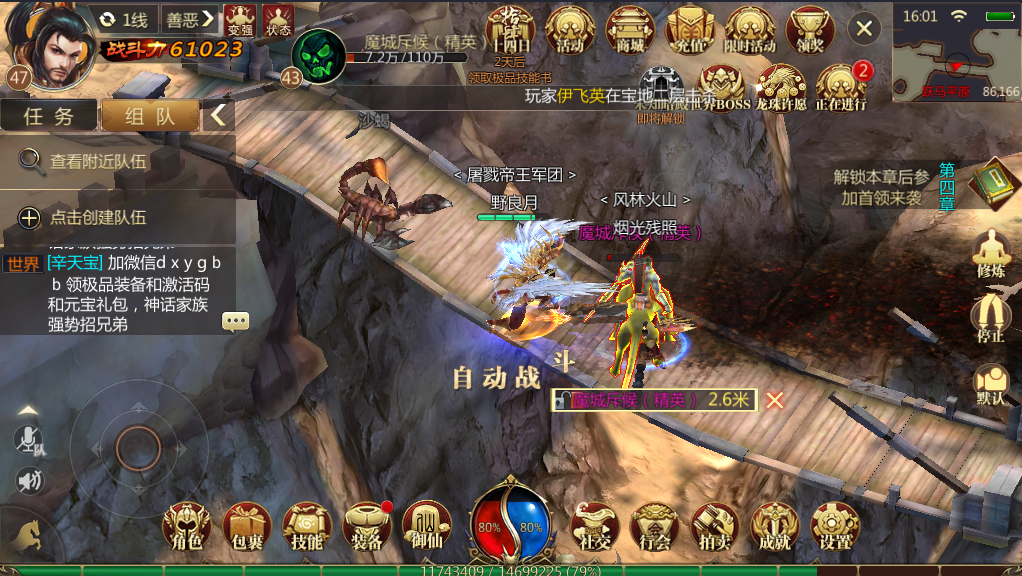
Task: Open the 包裹 bag inventory
Action: coord(246,527)
